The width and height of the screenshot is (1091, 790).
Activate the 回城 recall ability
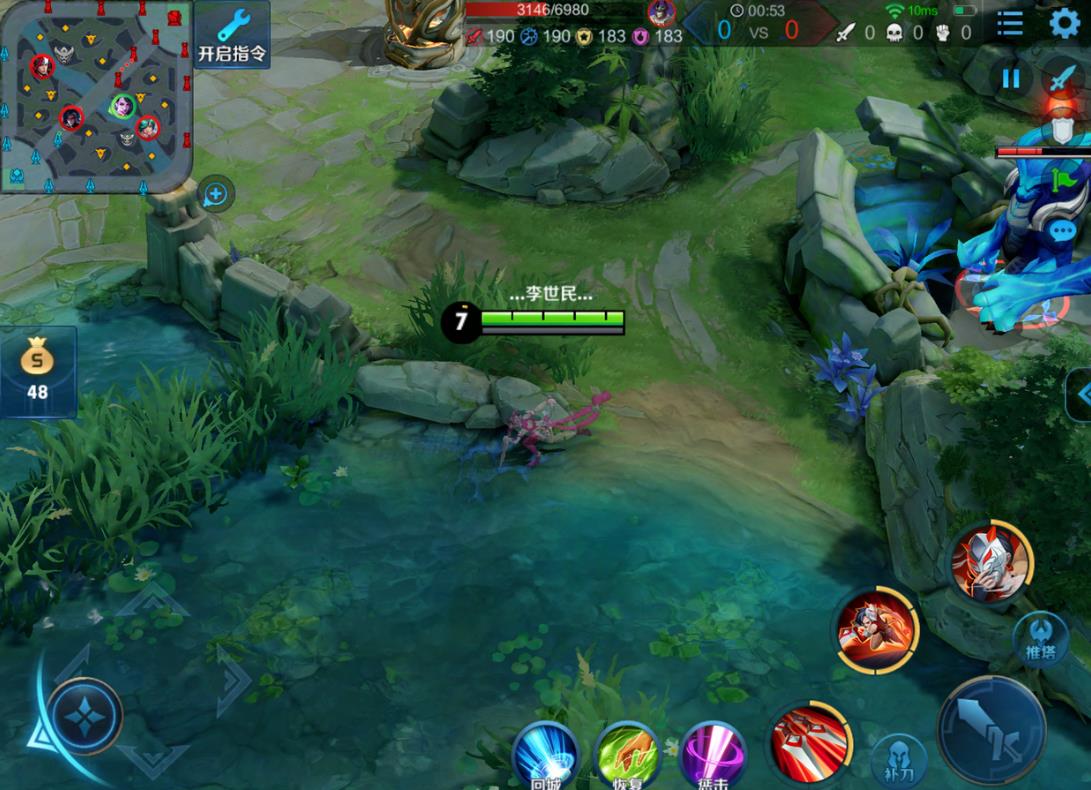pos(545,757)
